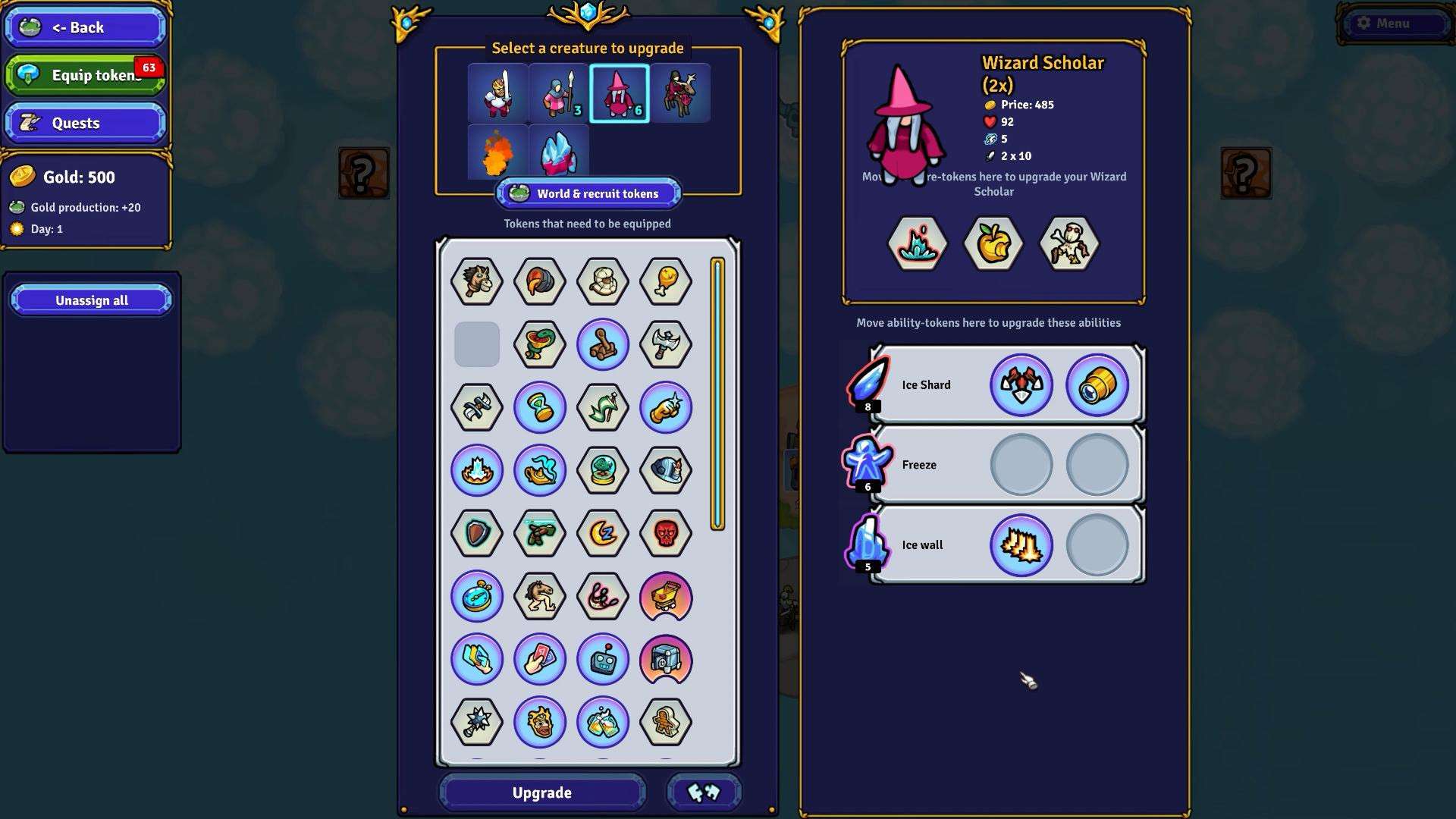The width and height of the screenshot is (1456, 819).
Task: Open the Menu button
Action: tap(1394, 24)
